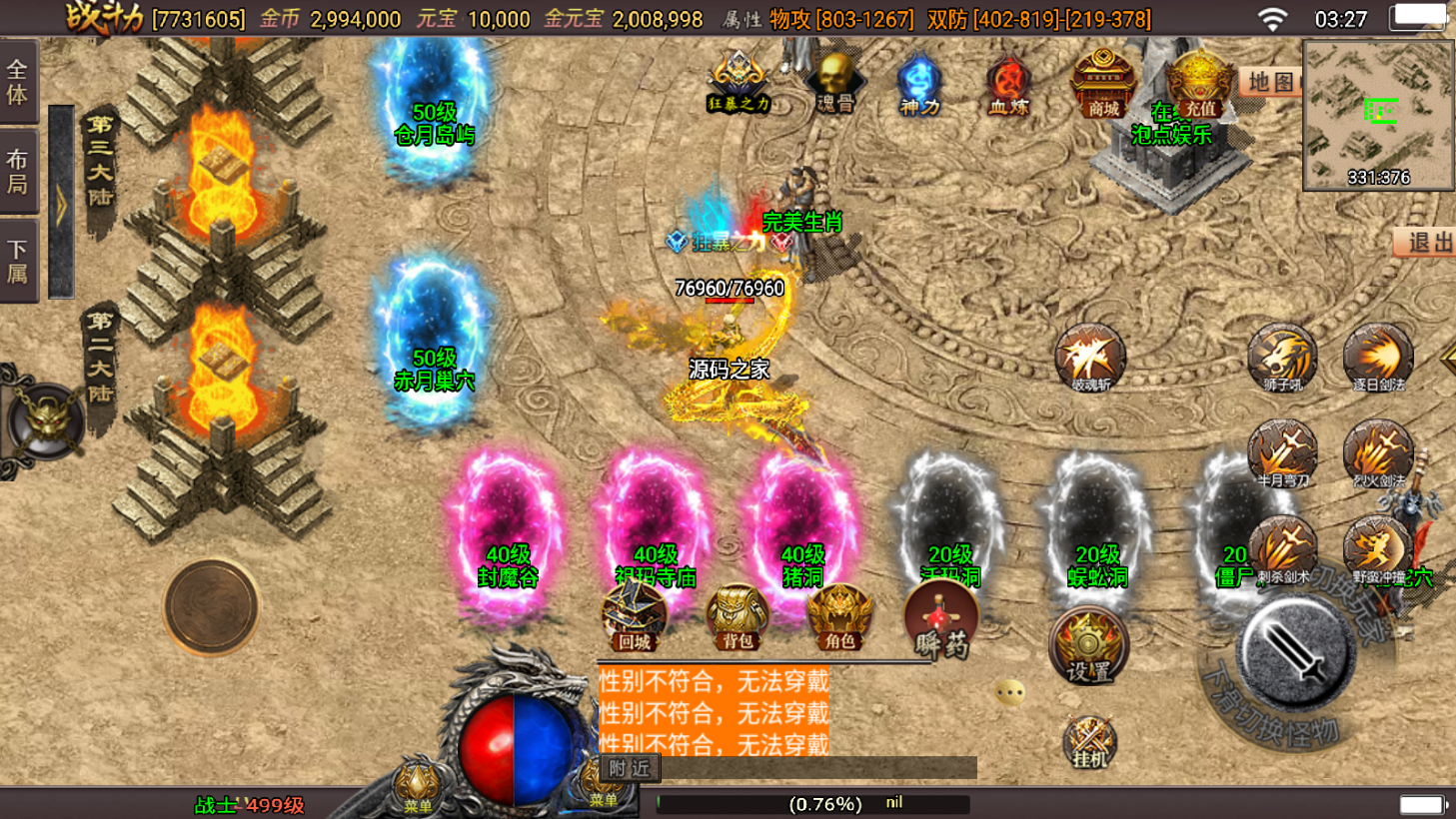Open the 商城 shop icon
This screenshot has height=819, width=1456.
click(1103, 83)
